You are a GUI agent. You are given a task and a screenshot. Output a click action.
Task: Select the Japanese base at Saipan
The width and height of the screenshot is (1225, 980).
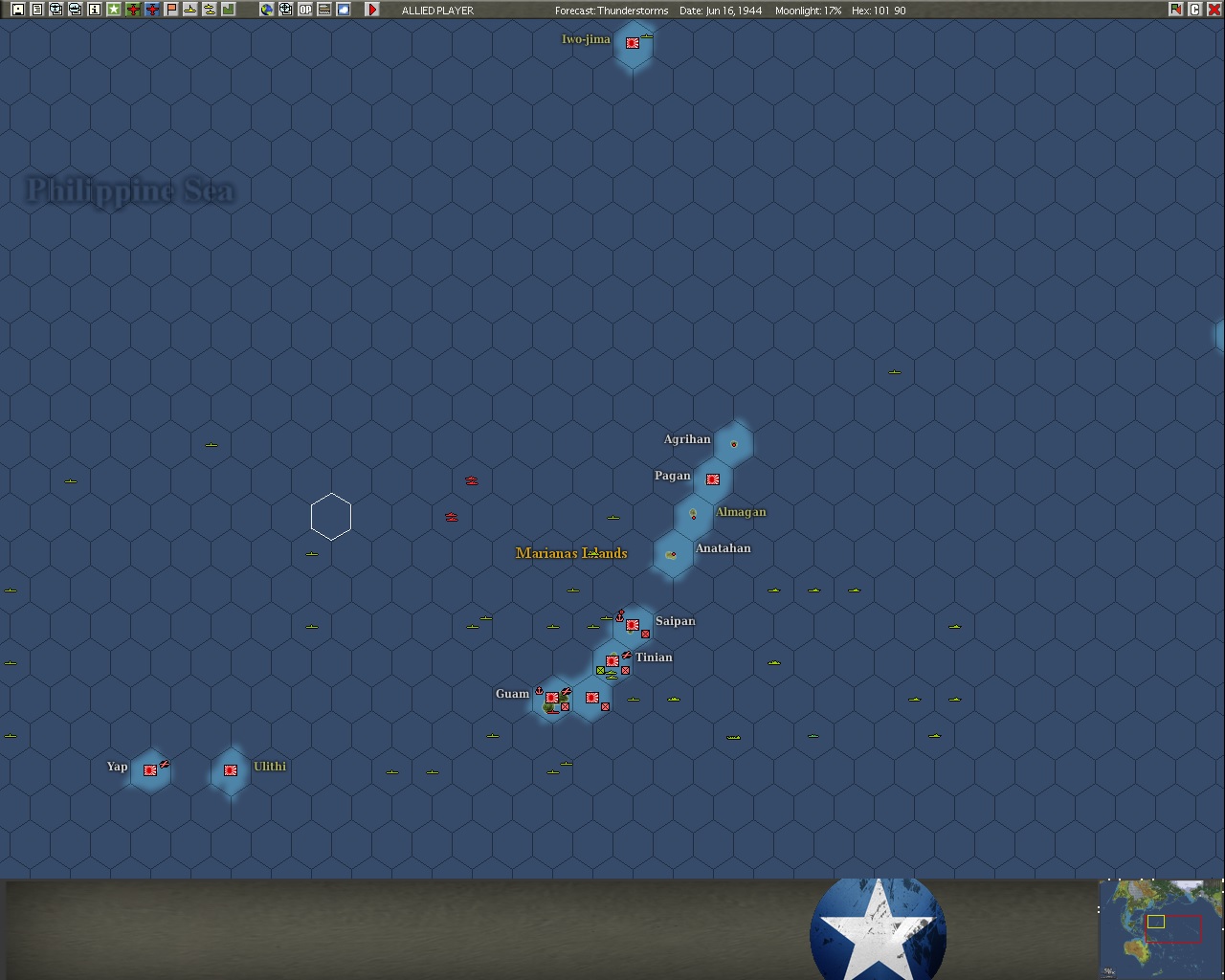[x=632, y=624]
